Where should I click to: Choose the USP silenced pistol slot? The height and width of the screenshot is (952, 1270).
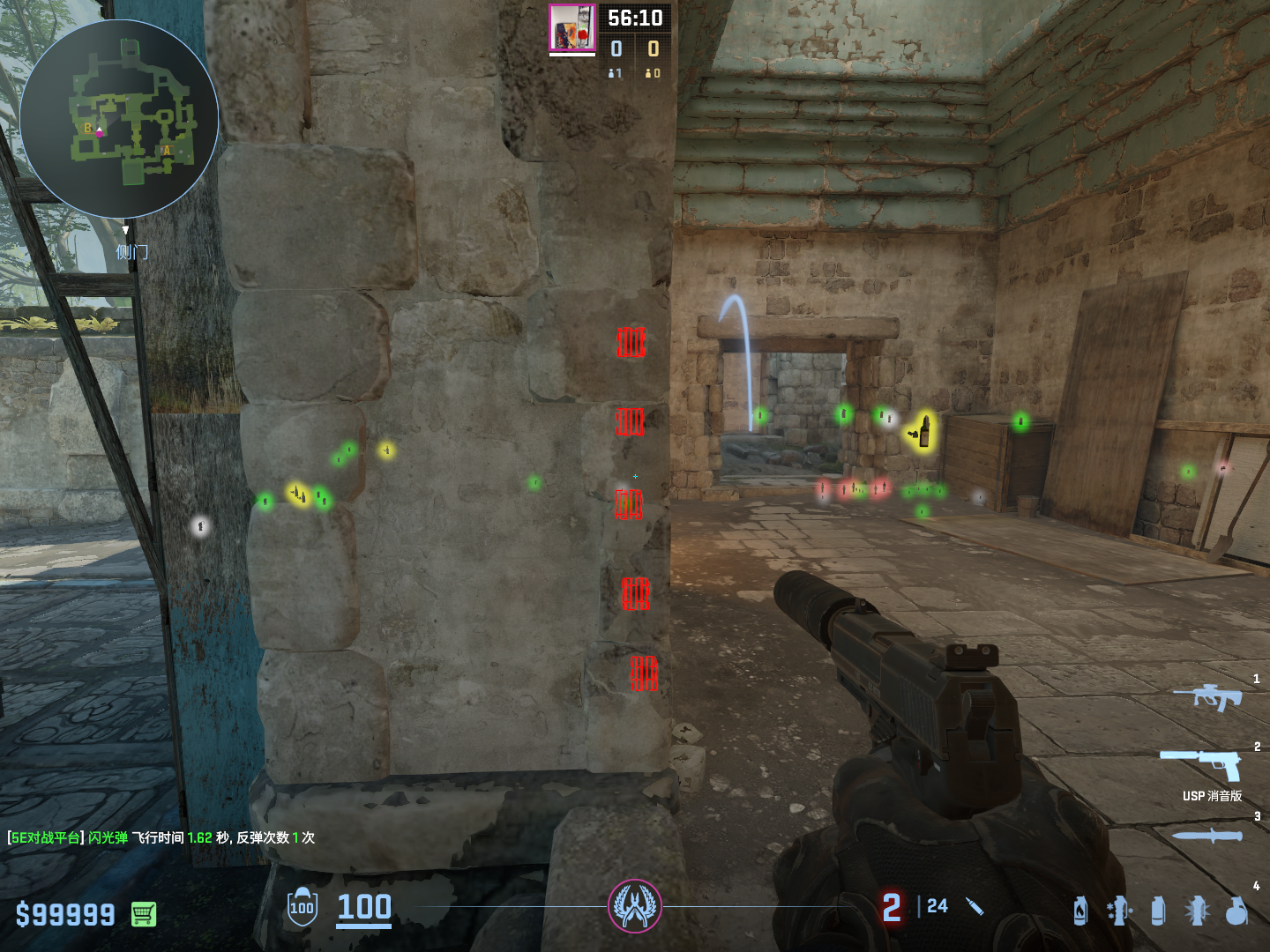click(x=1203, y=763)
